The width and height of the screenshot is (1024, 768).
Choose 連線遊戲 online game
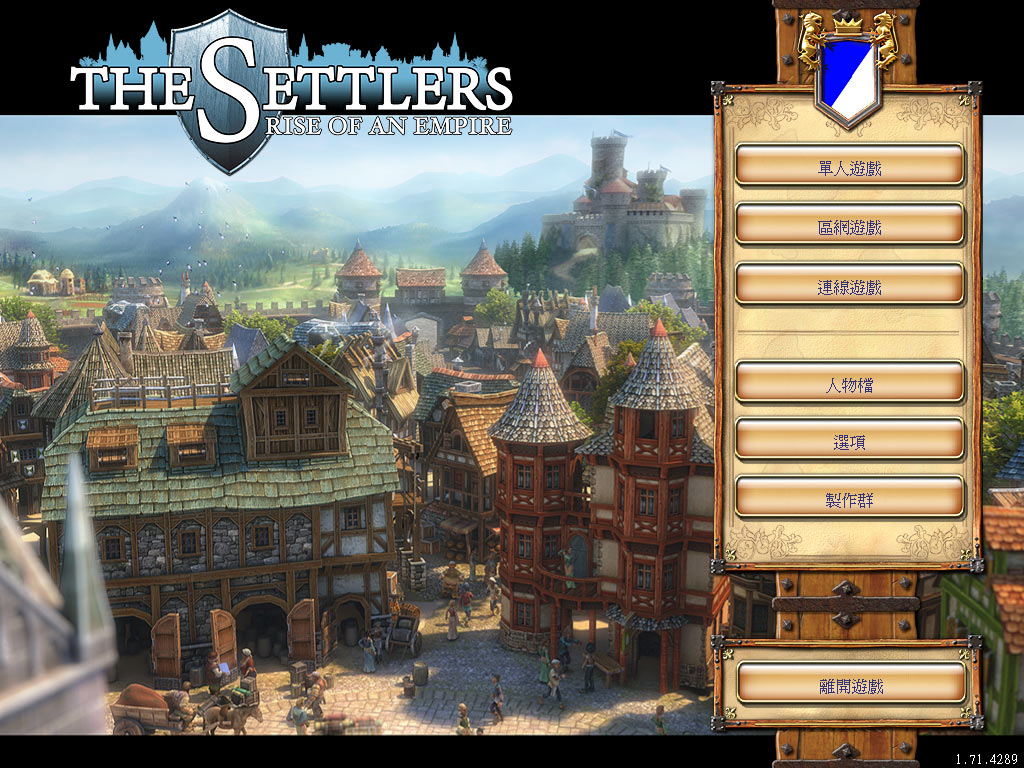(x=849, y=286)
